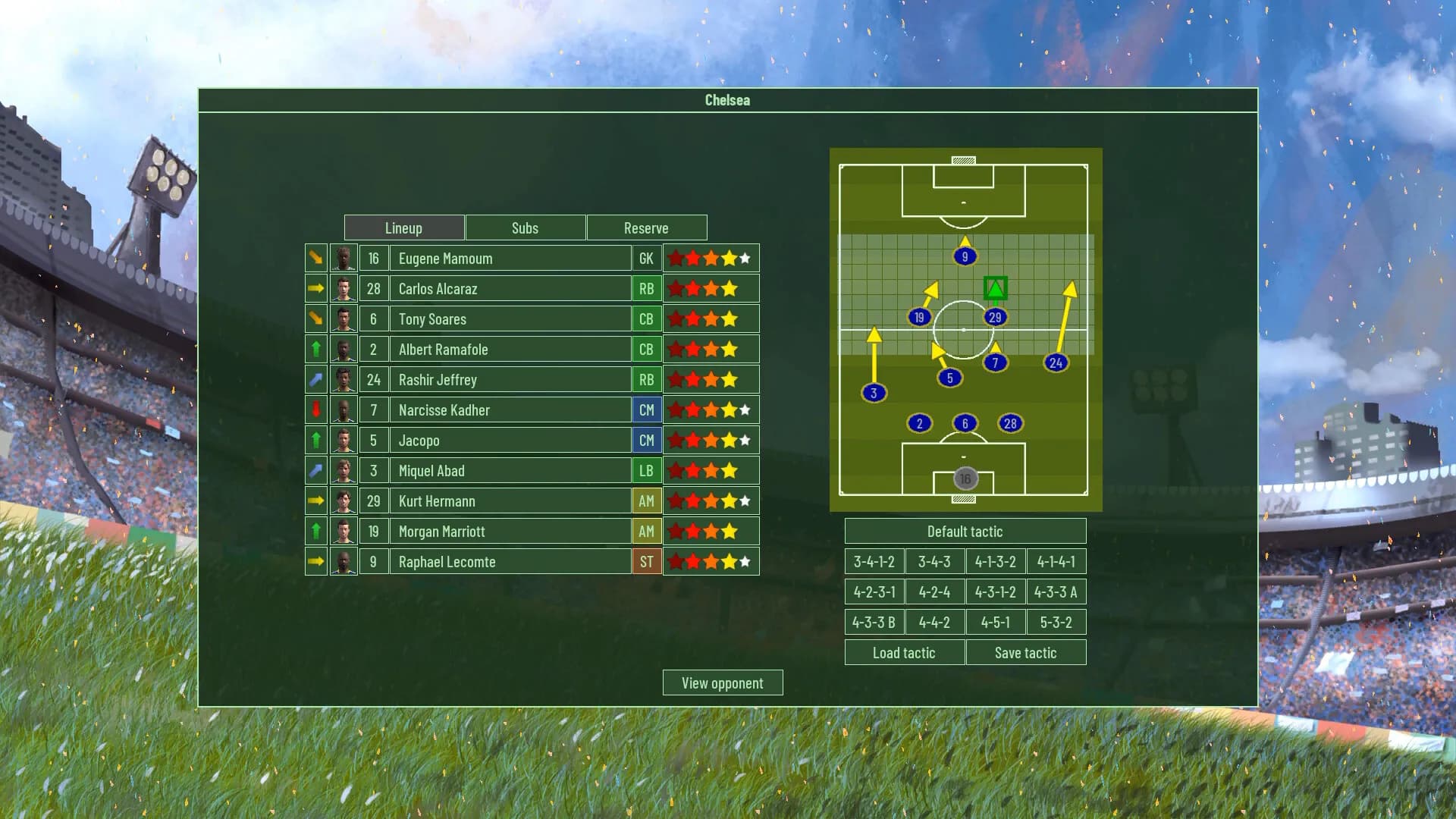
Task: Click the yellow sideways arrow next to Carlos Alcaraz
Action: (x=315, y=288)
